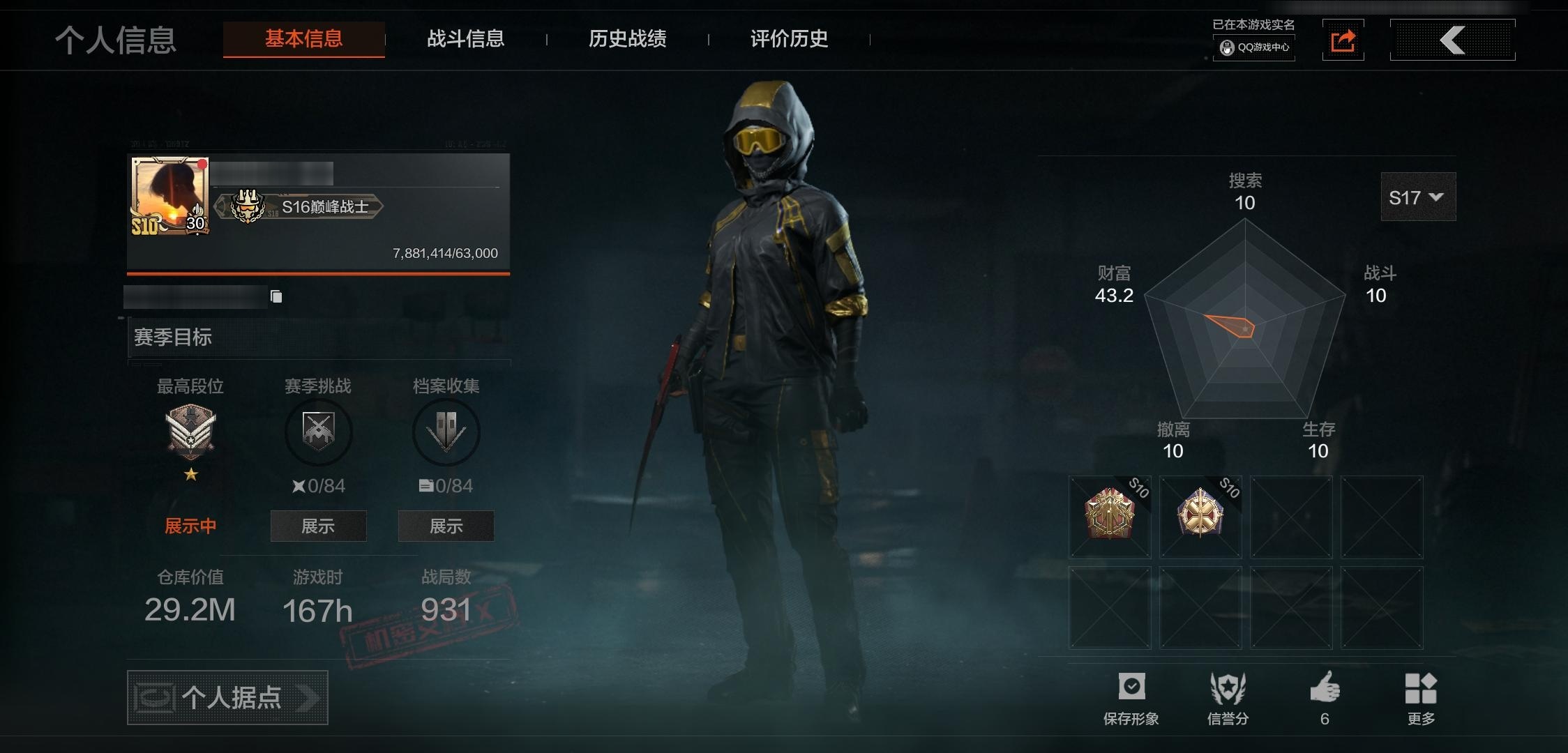Click the back arrow at top right

[1452, 40]
